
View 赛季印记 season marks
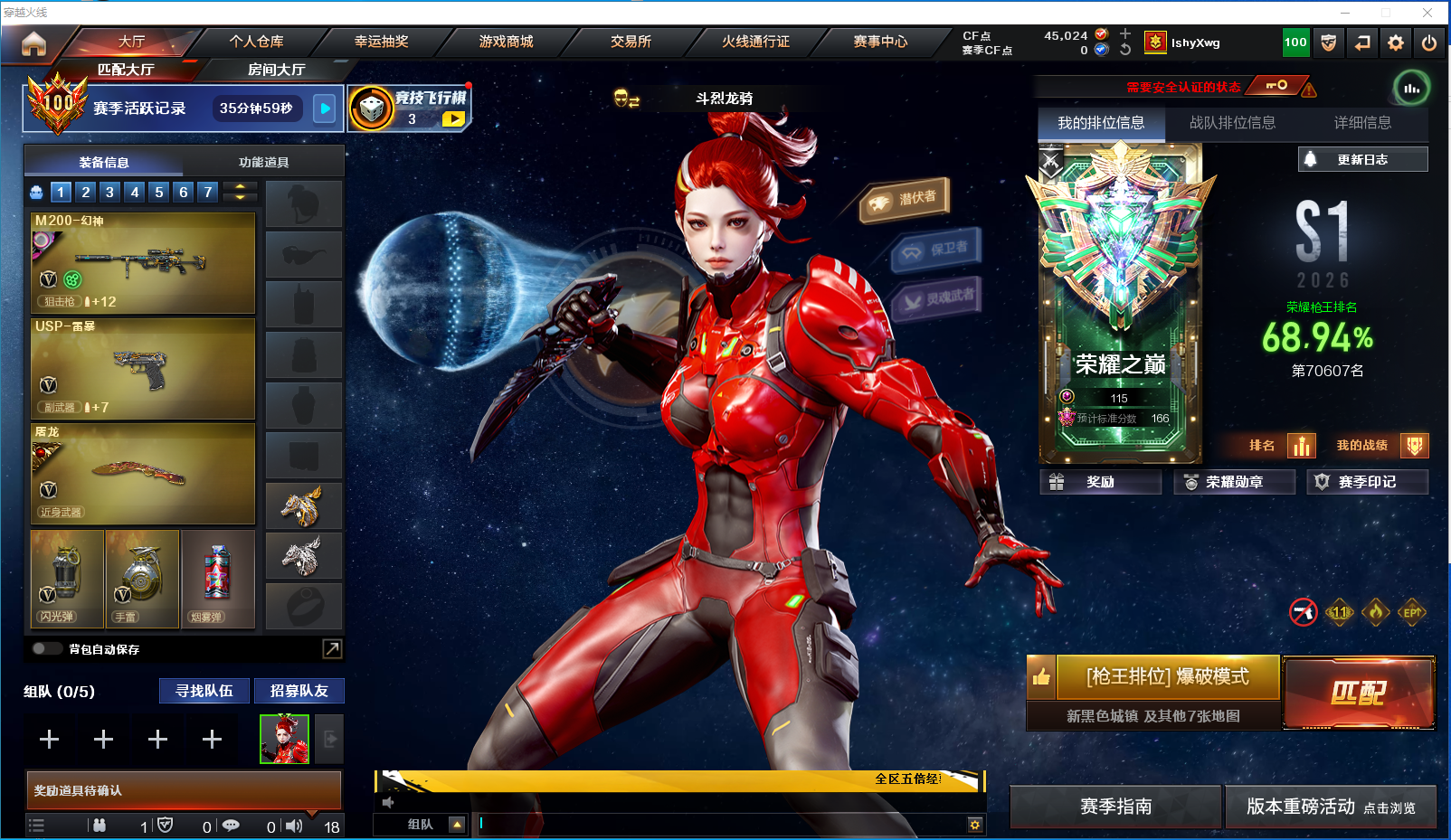pyautogui.click(x=1367, y=482)
